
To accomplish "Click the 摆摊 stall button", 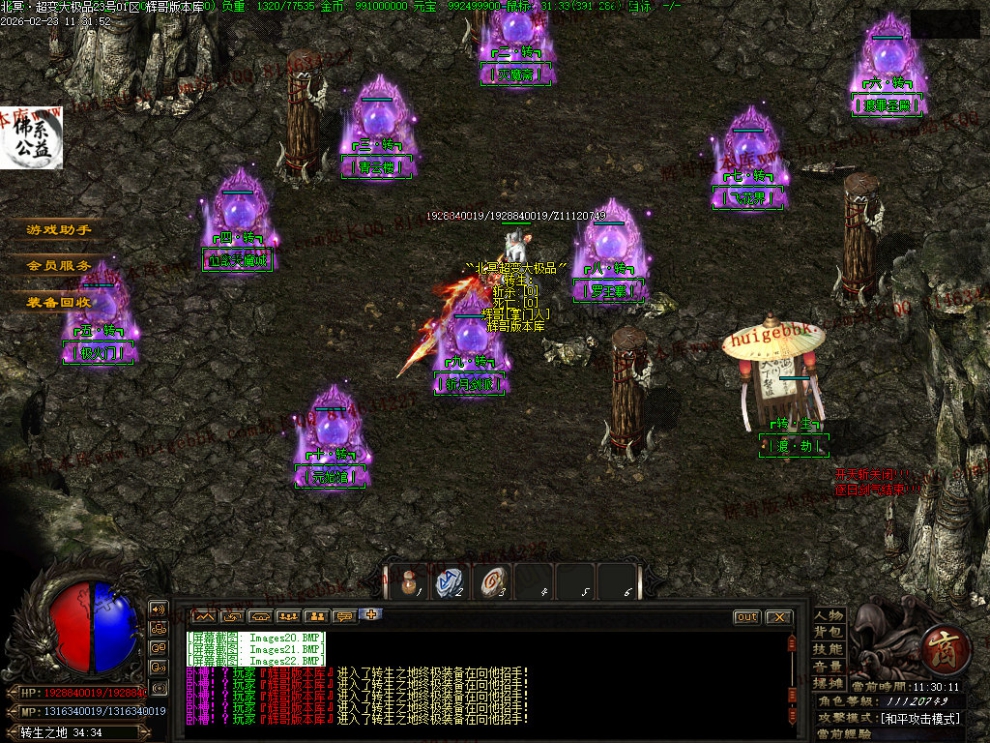I will 828,683.
